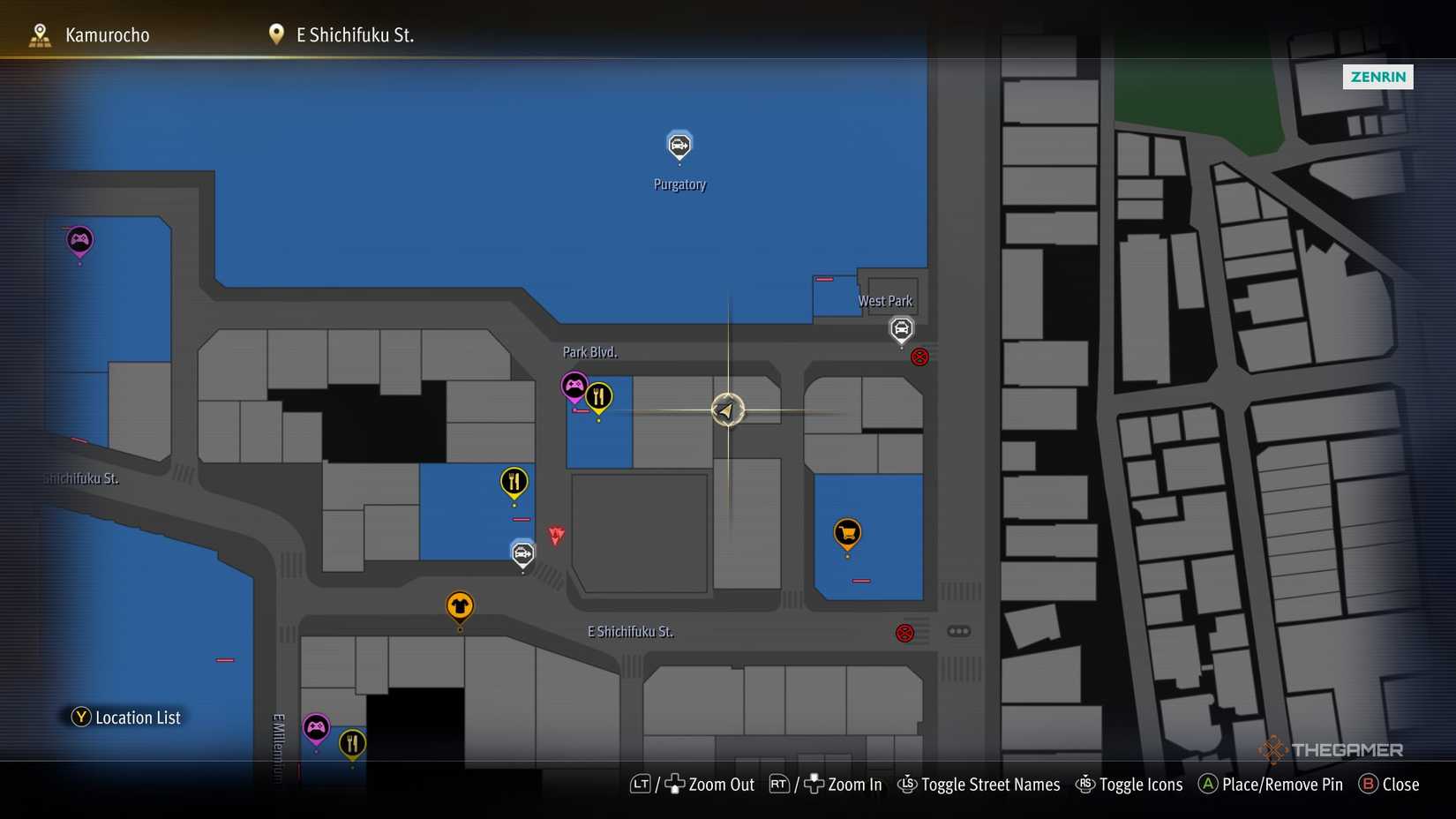The image size is (1456, 819).
Task: Open the arcade marker near E Millennium
Action: pos(317,727)
